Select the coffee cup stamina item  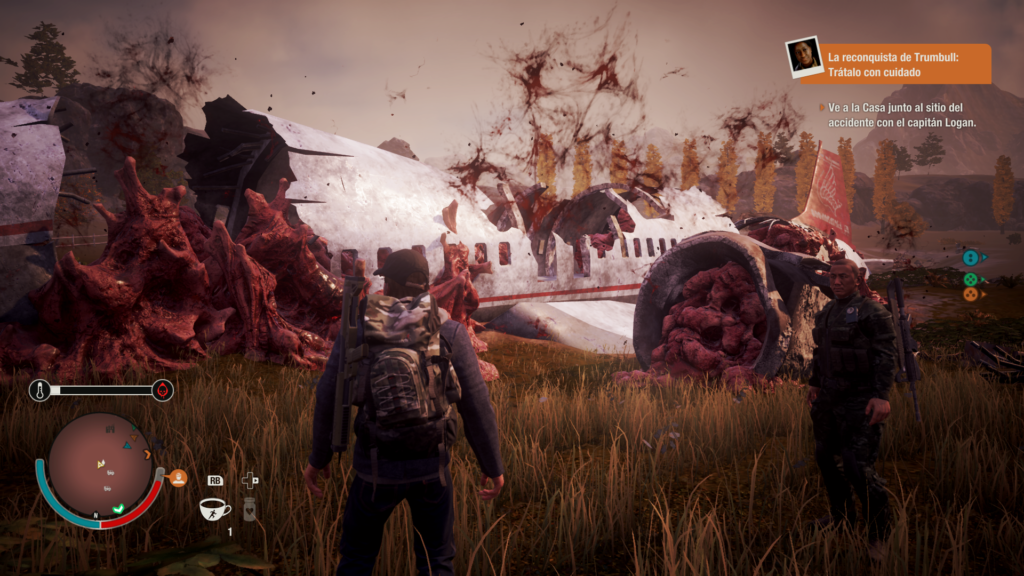click(214, 509)
